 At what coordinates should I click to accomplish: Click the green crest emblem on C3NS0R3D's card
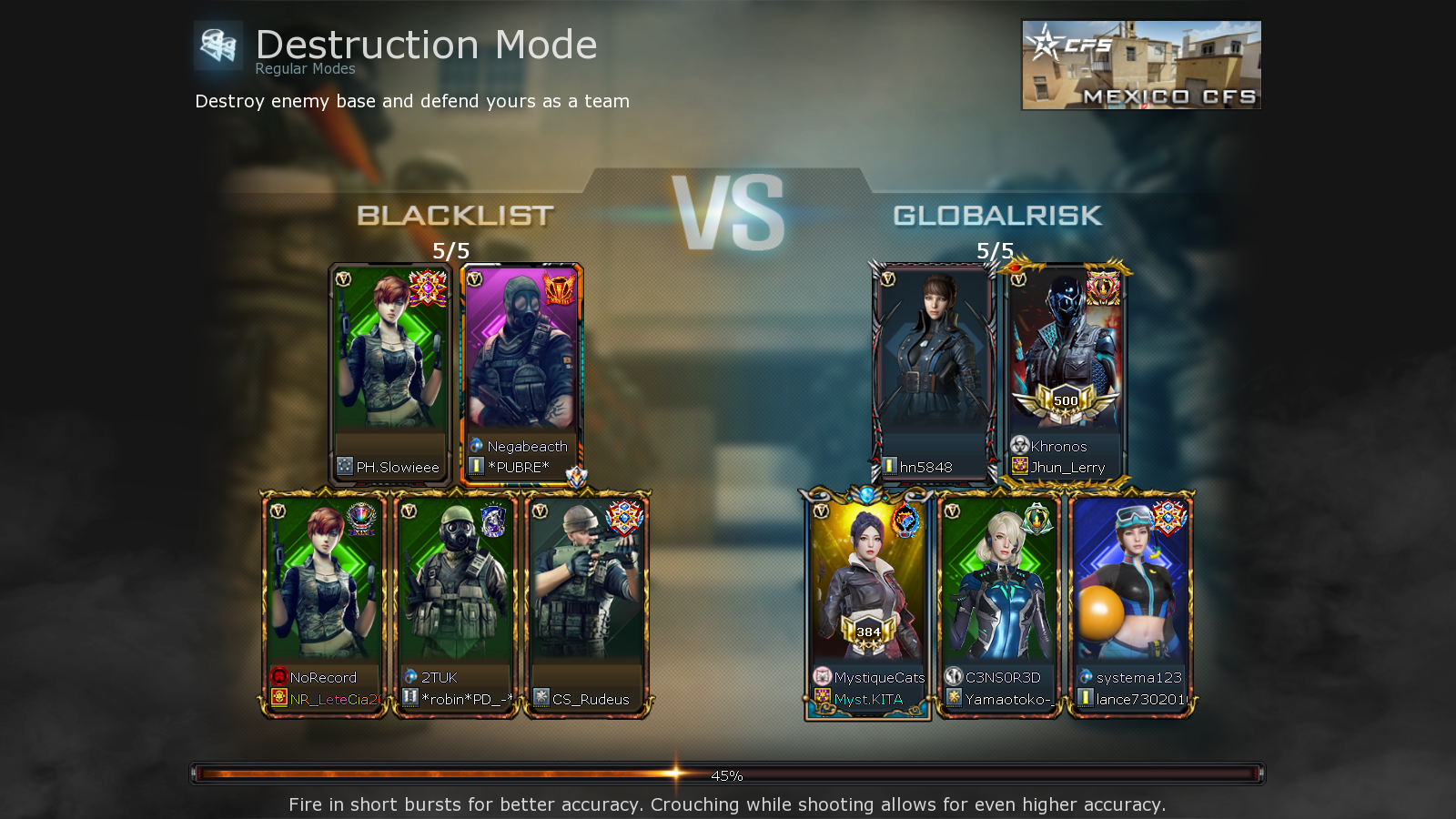click(x=1036, y=521)
